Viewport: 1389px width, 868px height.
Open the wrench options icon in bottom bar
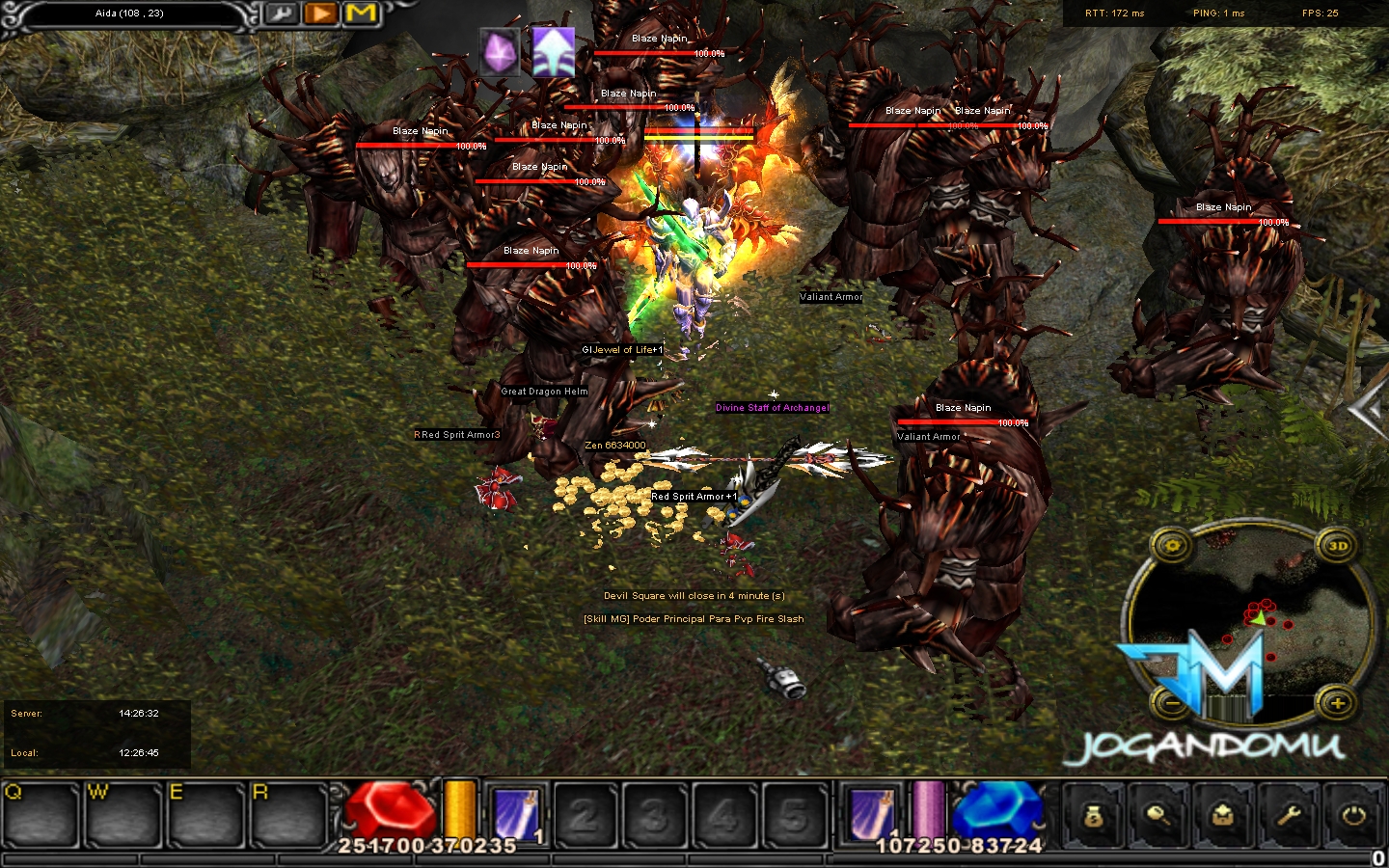coord(1290,816)
